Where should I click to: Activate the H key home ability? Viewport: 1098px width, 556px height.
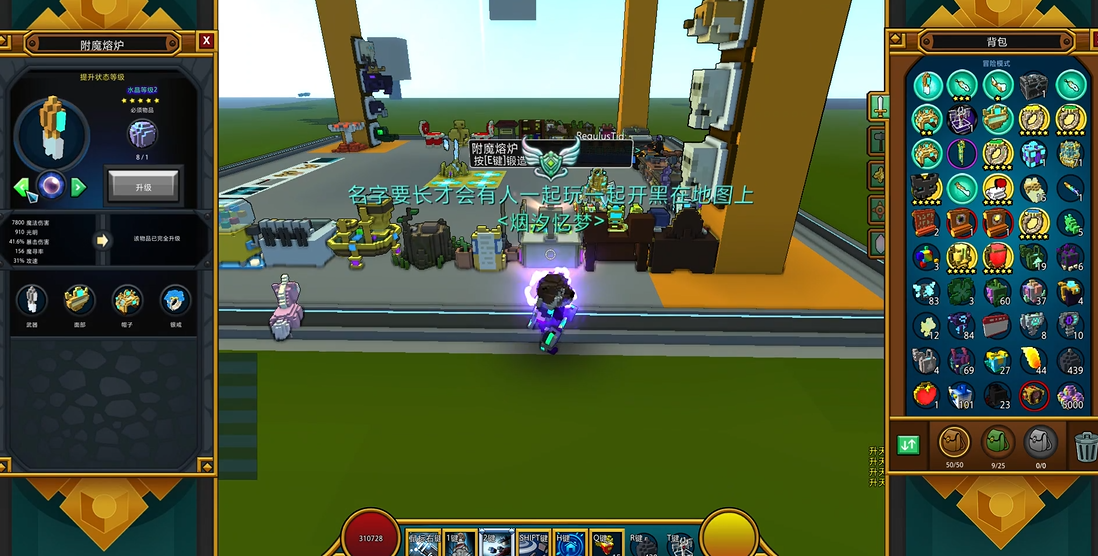(571, 543)
